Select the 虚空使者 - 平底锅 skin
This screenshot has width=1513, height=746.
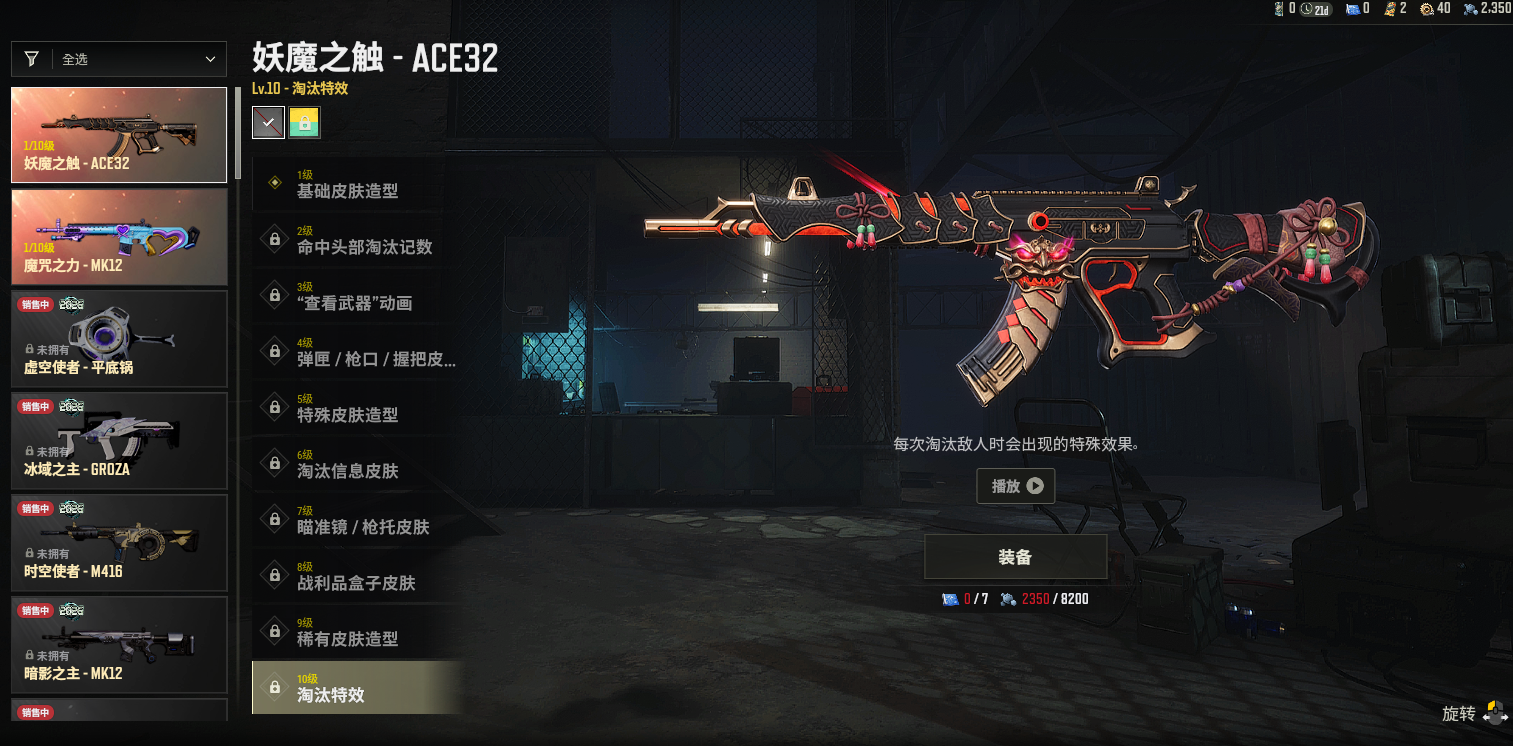[119, 339]
